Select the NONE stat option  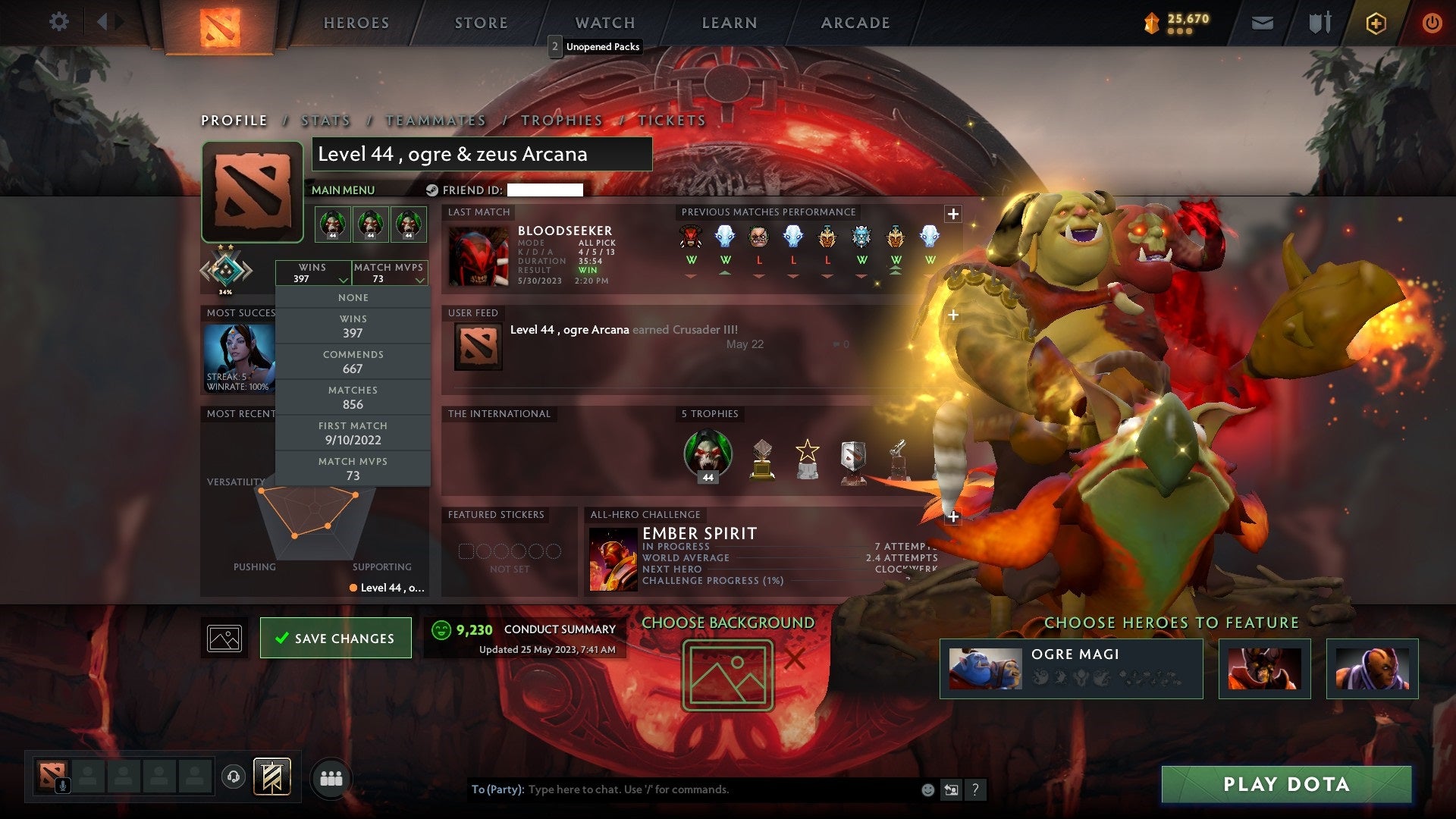pyautogui.click(x=353, y=297)
